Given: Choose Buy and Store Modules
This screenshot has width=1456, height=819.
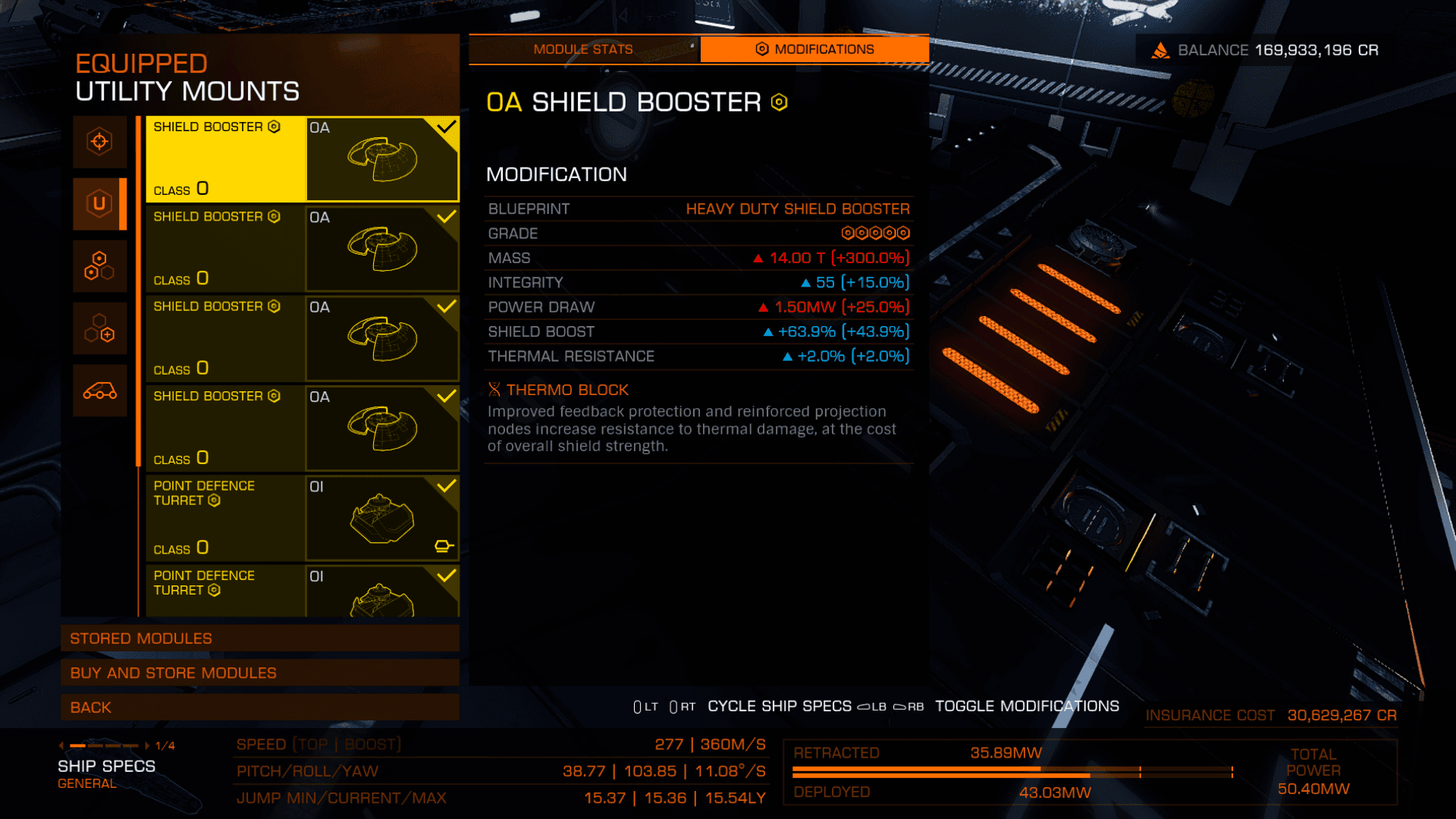Looking at the screenshot, I should [259, 673].
